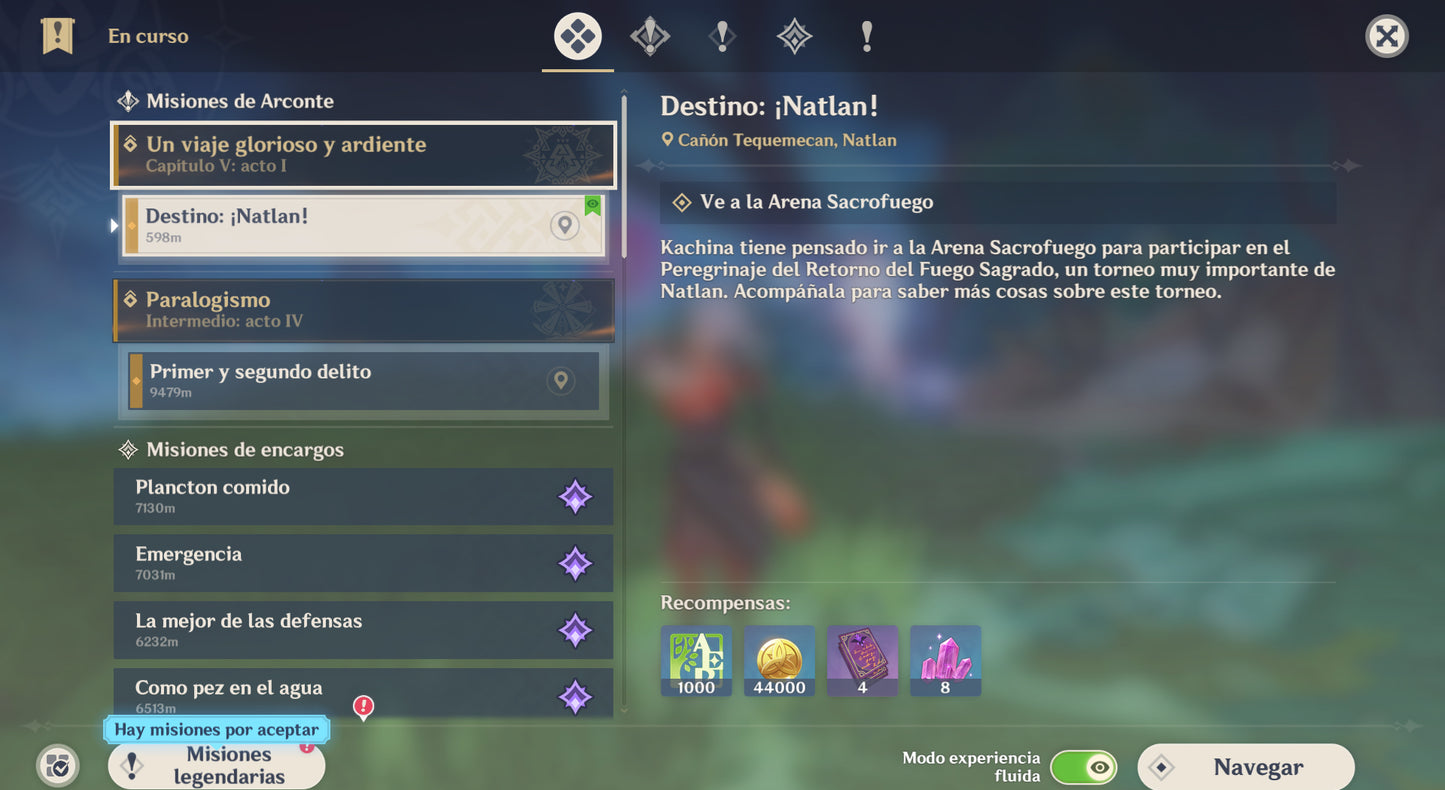Viewport: 1445px width, 790px height.
Task: Toggle the Modo experiencia fluida switch
Action: pos(1083,768)
